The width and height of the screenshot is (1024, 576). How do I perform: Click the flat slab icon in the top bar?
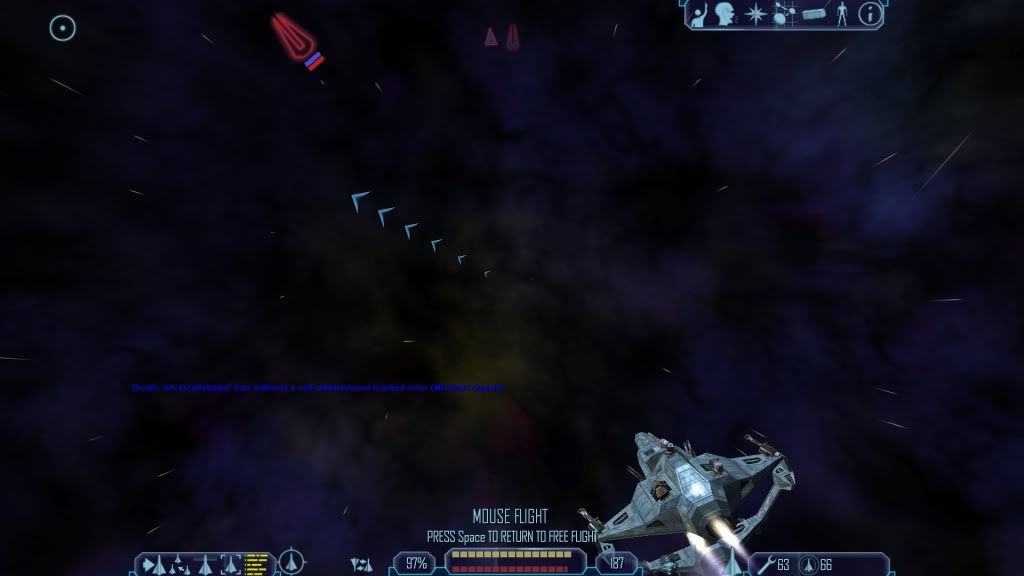pos(813,14)
